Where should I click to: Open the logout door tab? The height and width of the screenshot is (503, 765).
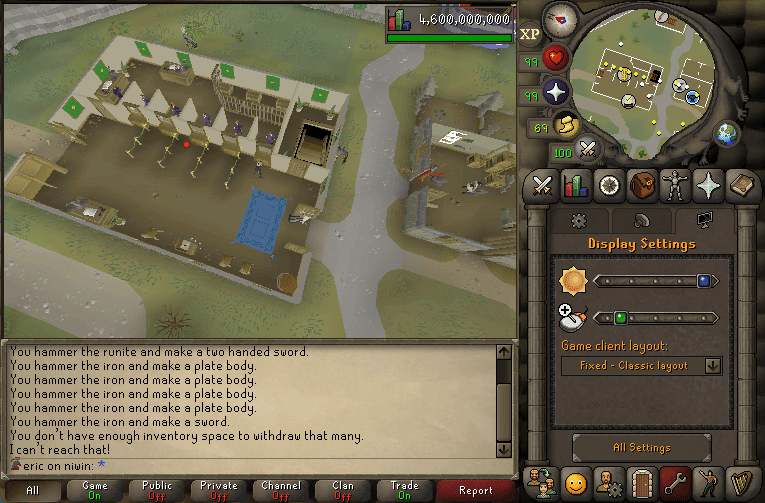pos(641,481)
